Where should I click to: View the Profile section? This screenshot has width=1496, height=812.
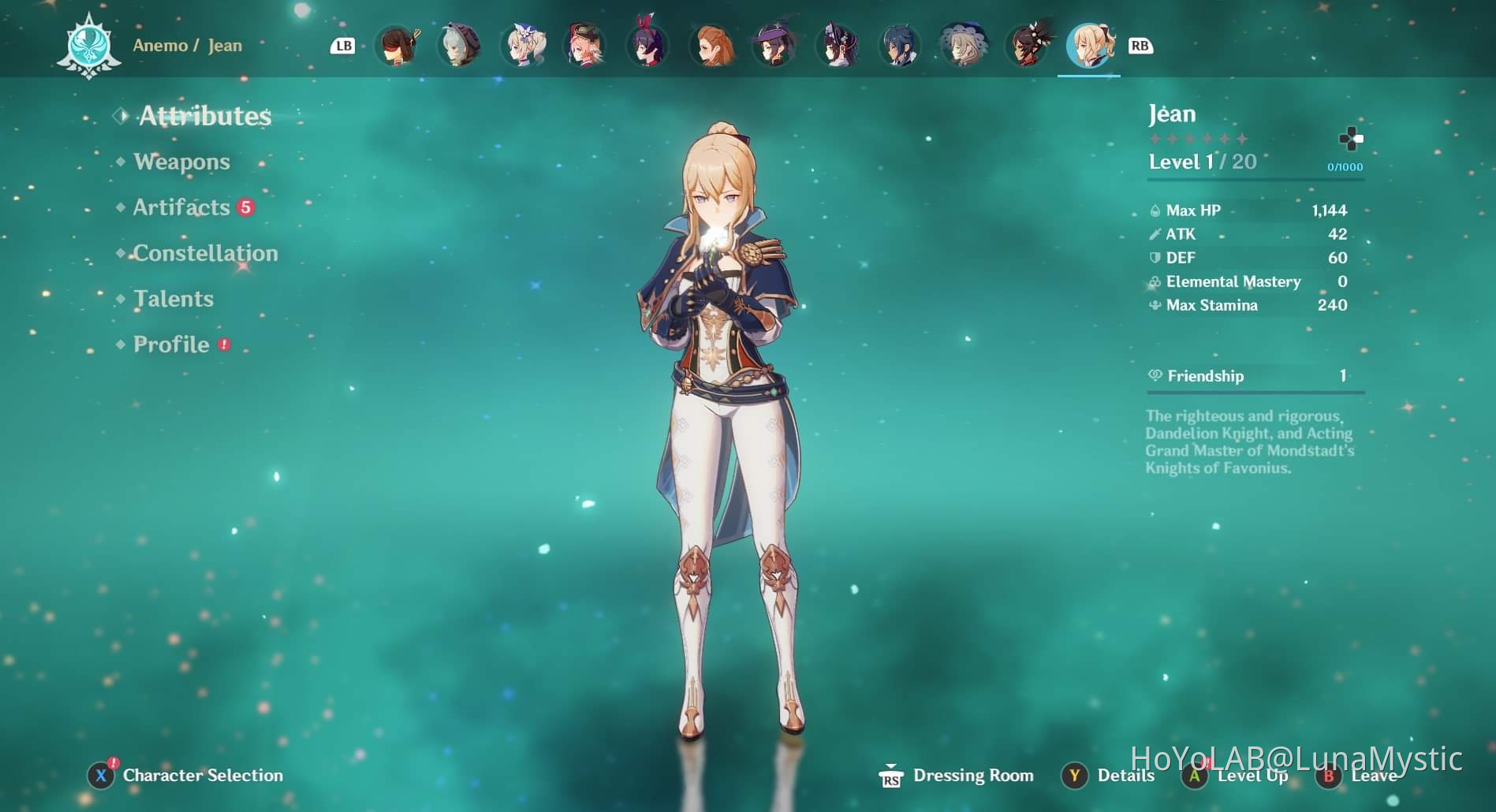tap(171, 345)
